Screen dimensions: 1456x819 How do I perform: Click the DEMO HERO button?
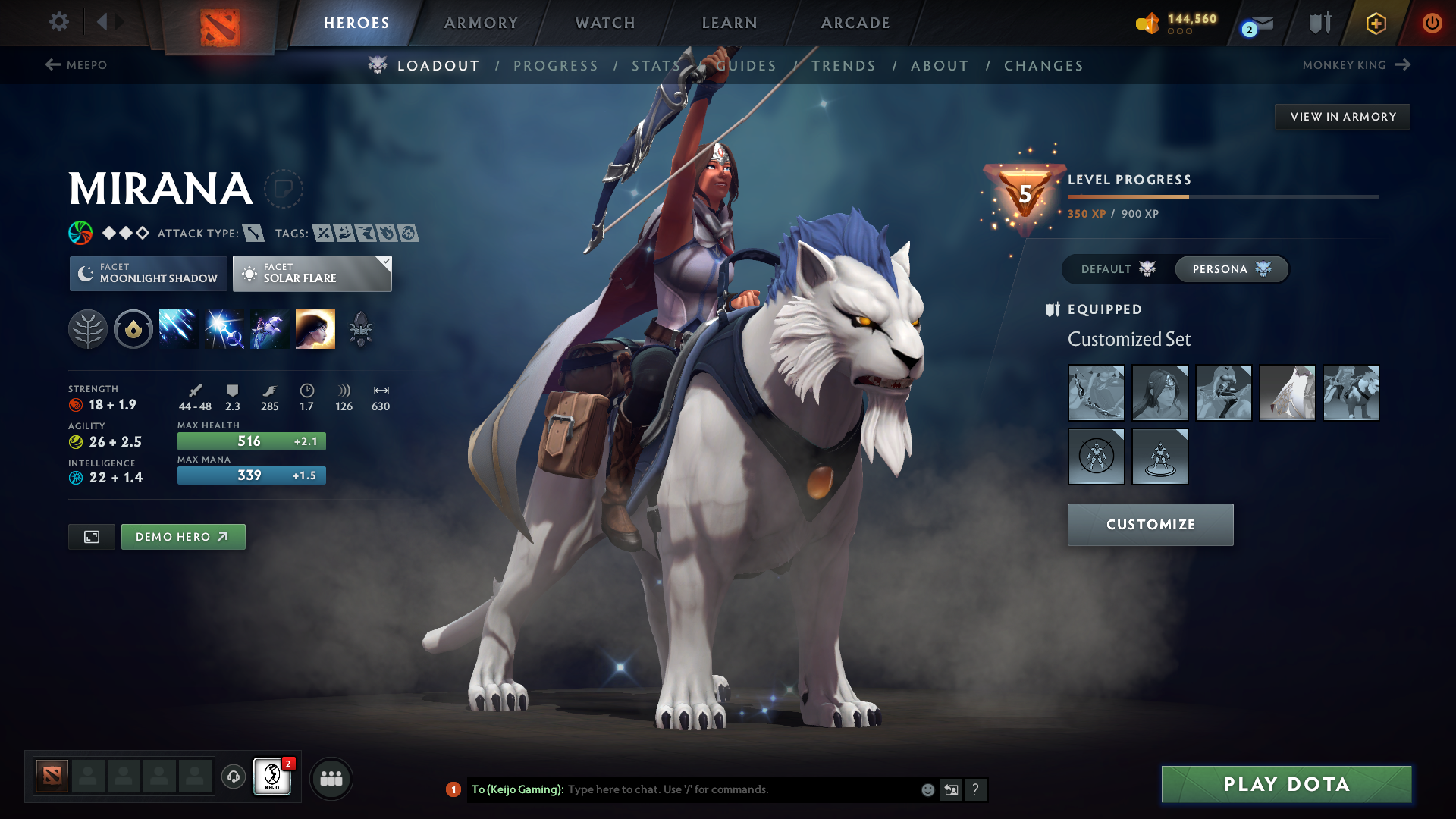[183, 536]
